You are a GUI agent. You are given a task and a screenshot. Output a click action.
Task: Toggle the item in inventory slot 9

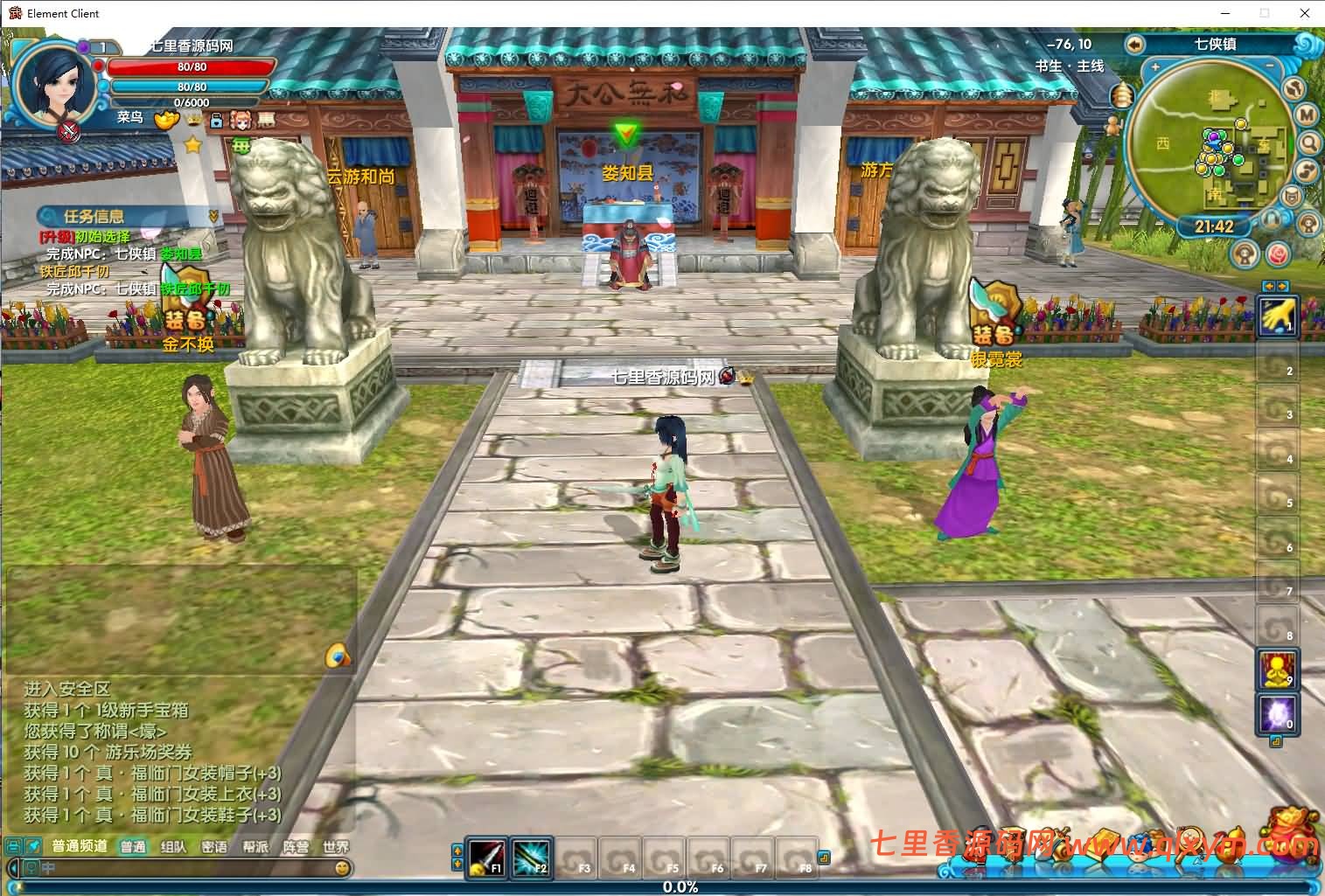point(1277,670)
